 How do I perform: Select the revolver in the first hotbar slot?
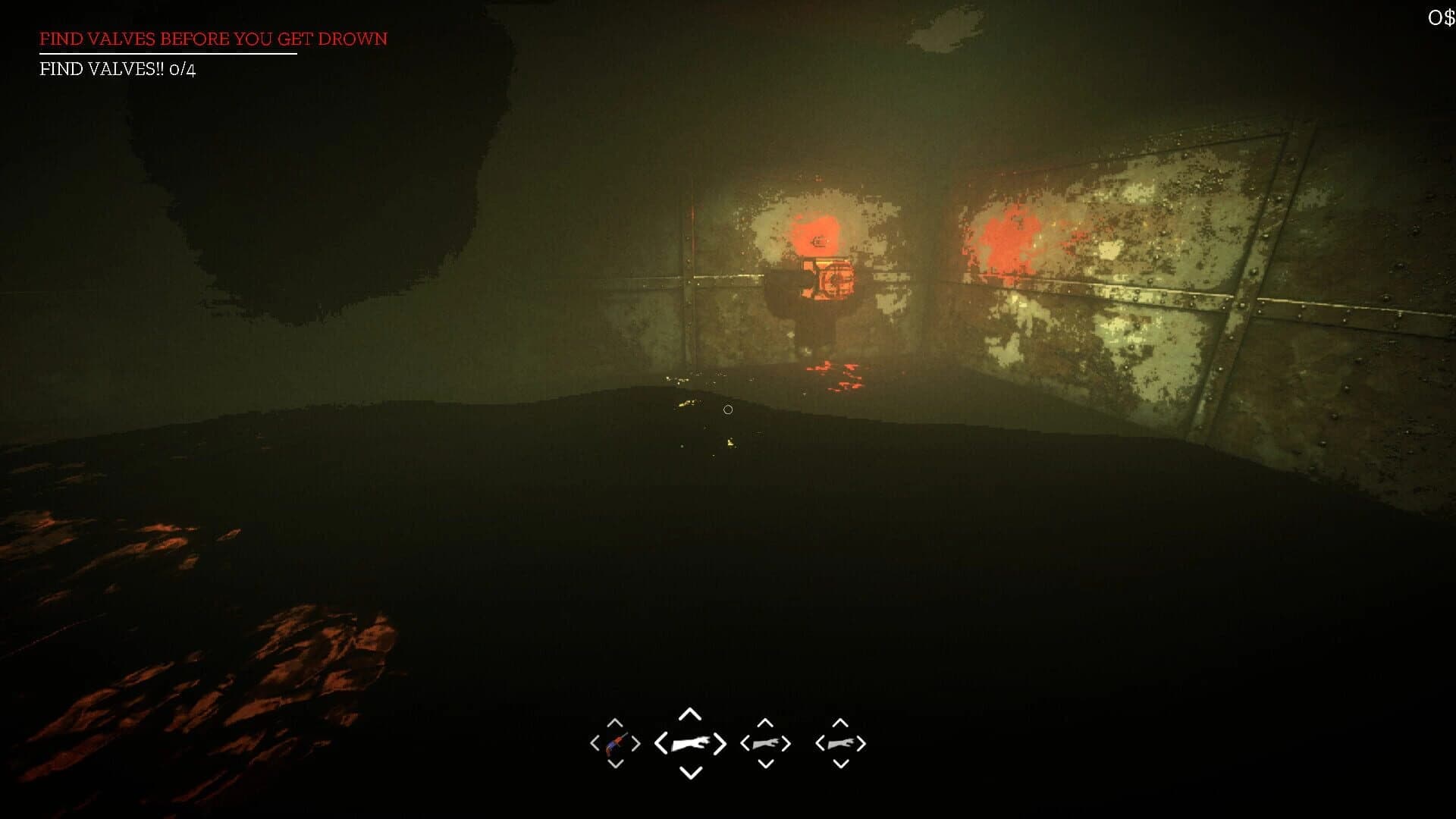[617, 745]
